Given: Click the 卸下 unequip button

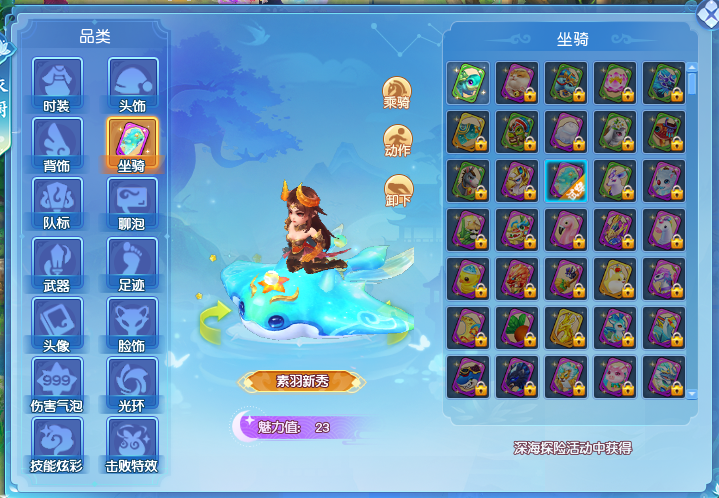Looking at the screenshot, I should pyautogui.click(x=397, y=189).
